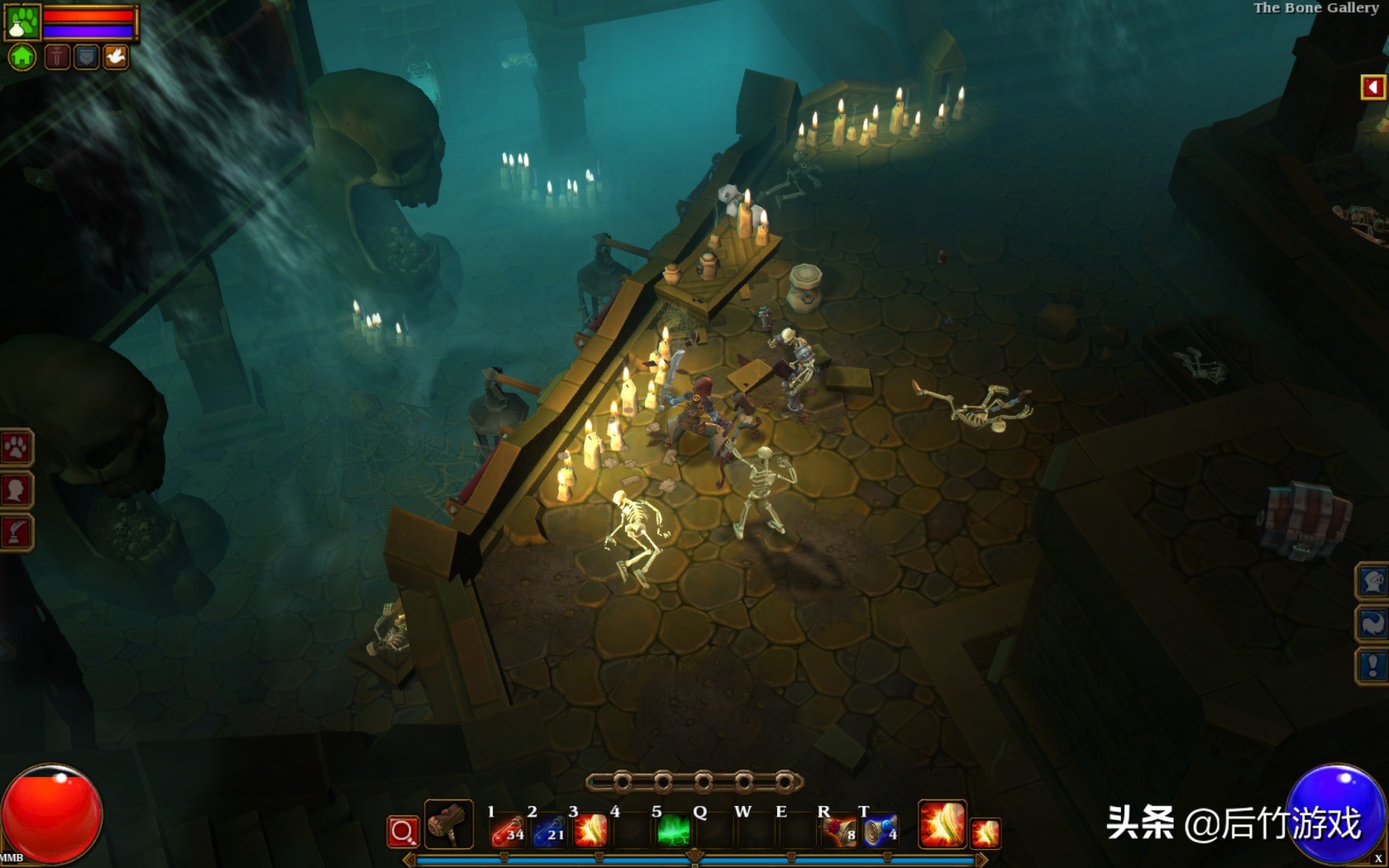Use the blue mana potion in slot 2
This screenshot has width=1389, height=868.
click(549, 830)
